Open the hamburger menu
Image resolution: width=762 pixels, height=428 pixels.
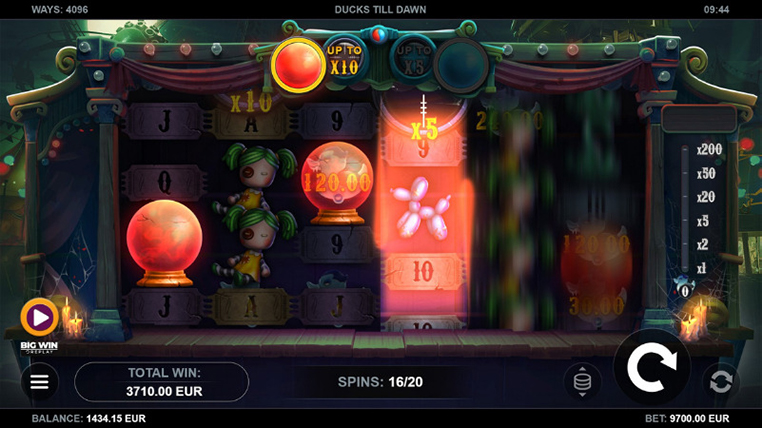click(39, 382)
